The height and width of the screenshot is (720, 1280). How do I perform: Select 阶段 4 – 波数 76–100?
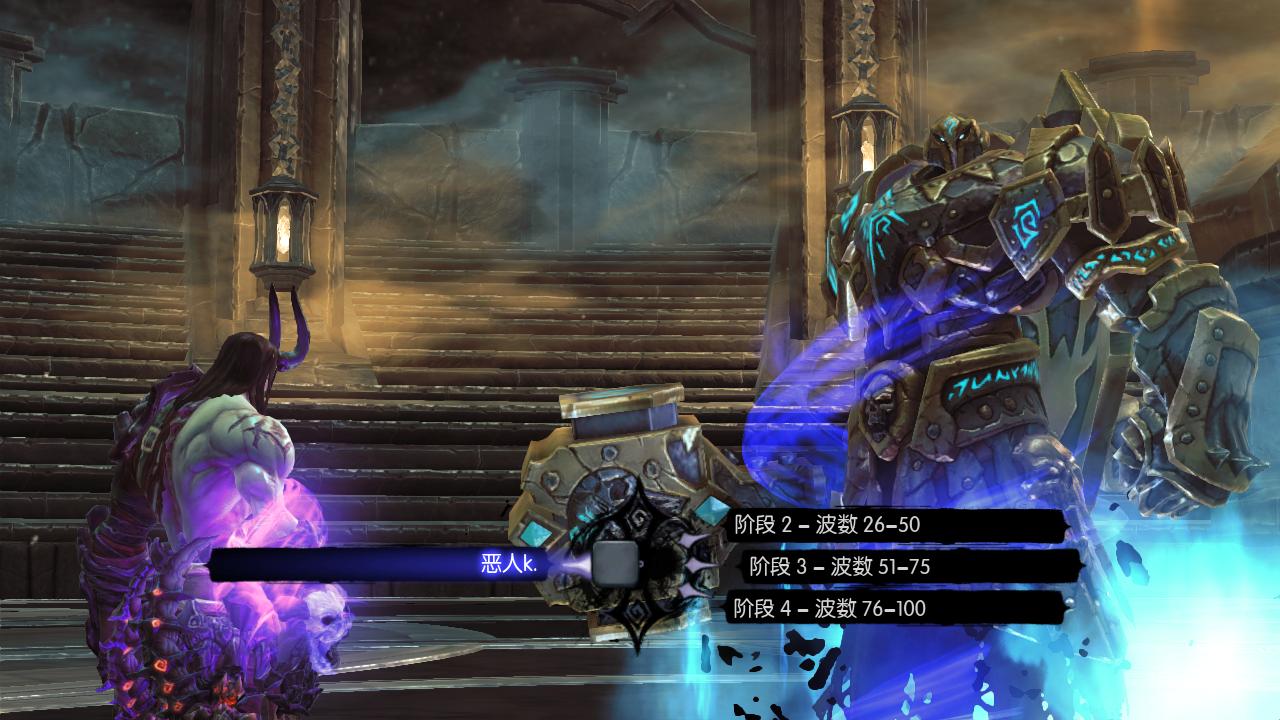click(830, 608)
